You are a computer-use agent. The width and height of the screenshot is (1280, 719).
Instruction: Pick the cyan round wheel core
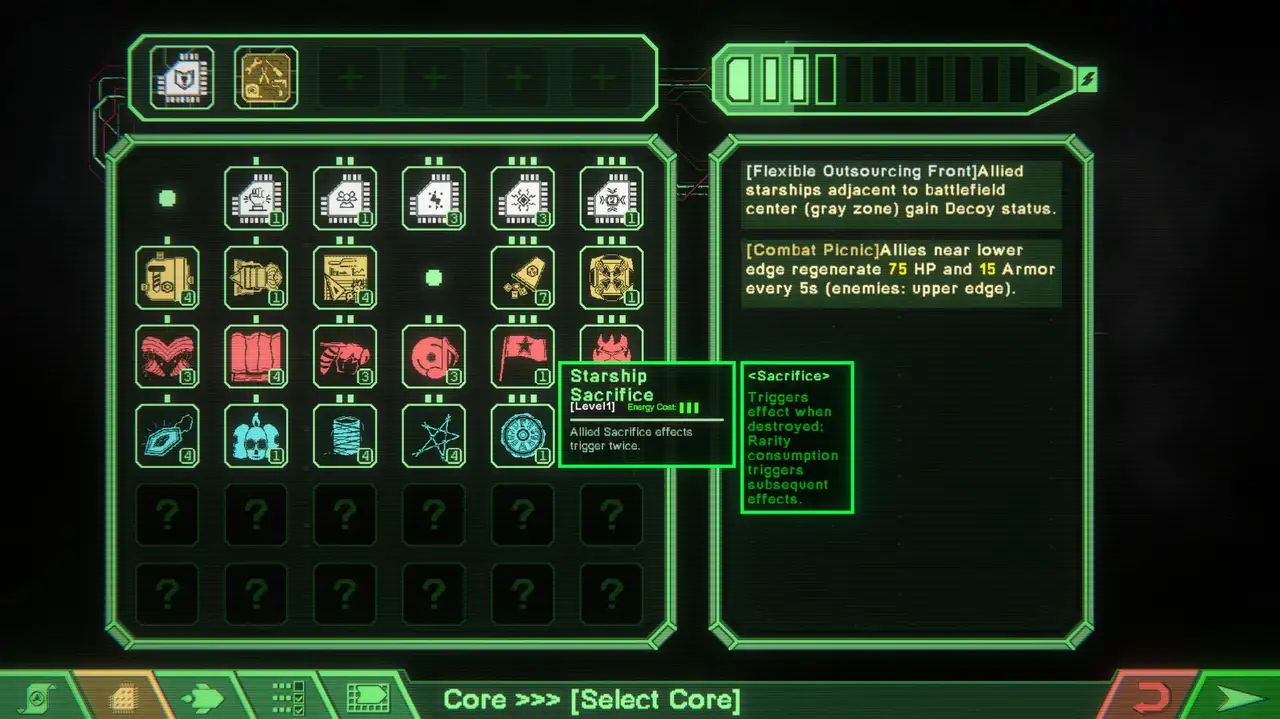point(523,435)
